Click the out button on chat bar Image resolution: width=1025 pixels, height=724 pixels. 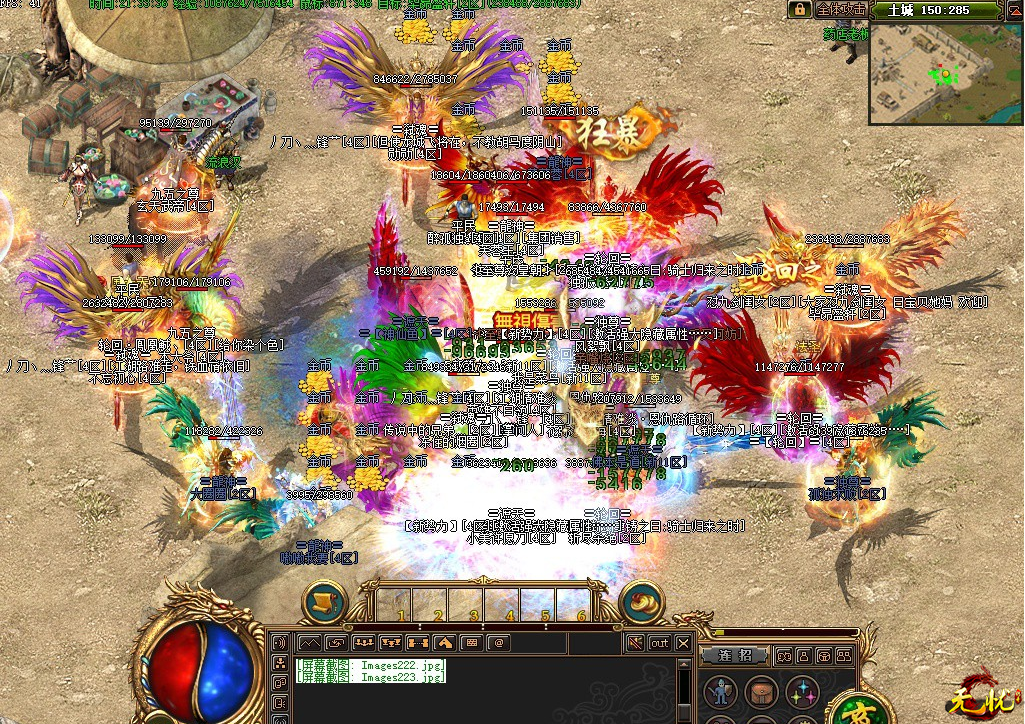point(659,643)
